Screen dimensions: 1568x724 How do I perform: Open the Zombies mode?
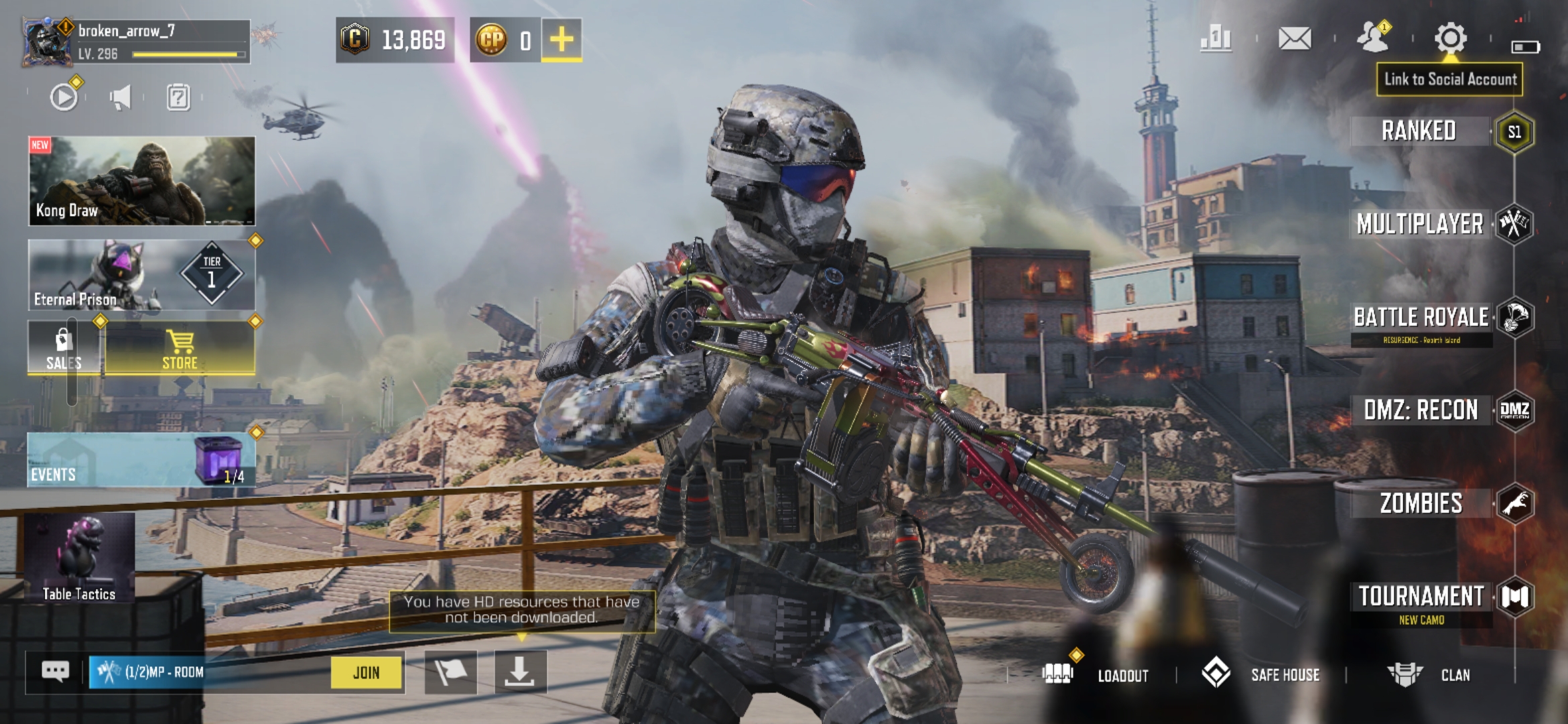point(1421,503)
